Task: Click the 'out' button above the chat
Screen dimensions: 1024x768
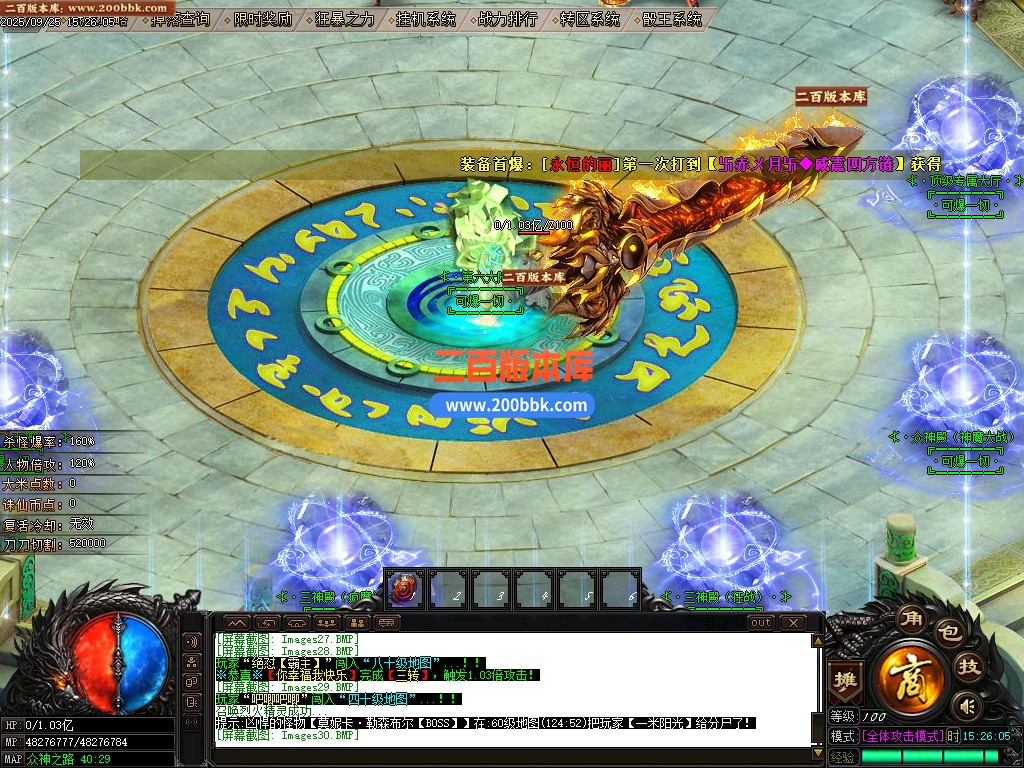Action: pos(761,622)
